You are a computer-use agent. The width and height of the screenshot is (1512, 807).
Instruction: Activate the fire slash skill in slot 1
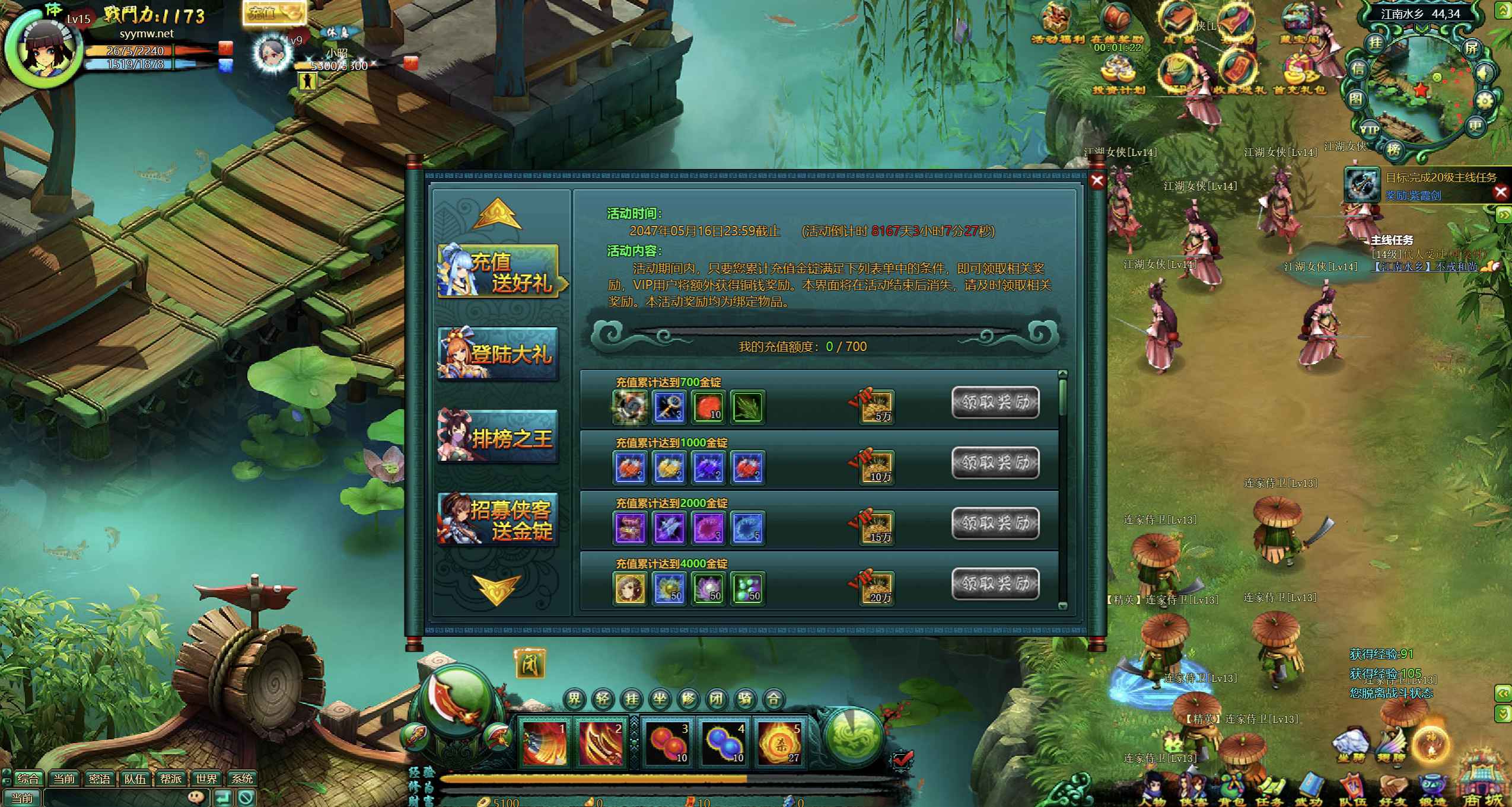point(543,742)
